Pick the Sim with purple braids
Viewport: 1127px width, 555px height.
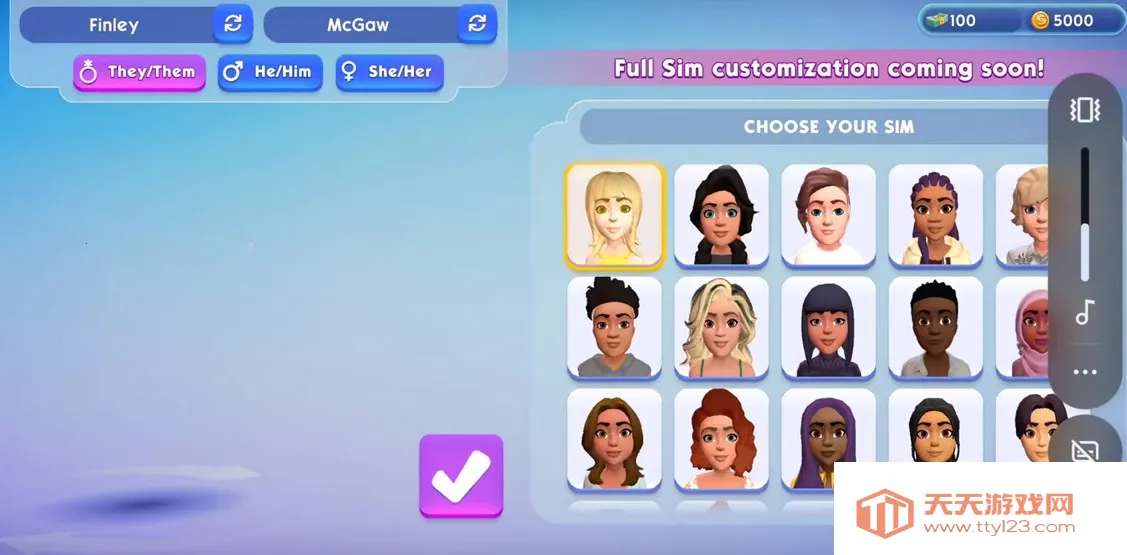[x=935, y=216]
